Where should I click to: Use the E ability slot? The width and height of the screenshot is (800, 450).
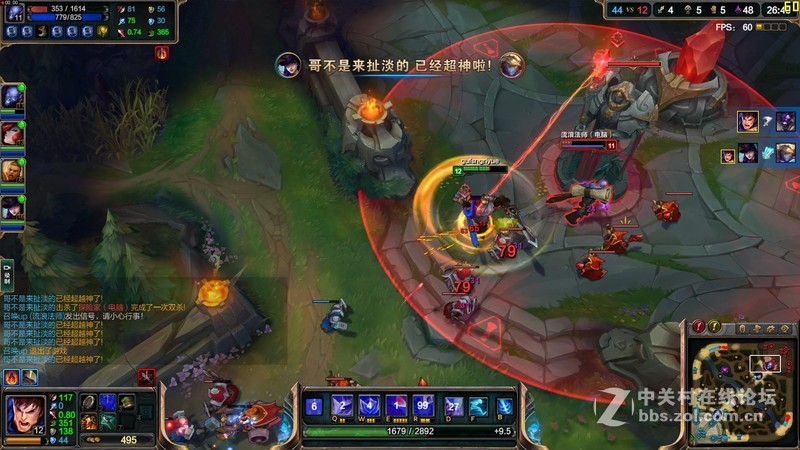coord(395,406)
